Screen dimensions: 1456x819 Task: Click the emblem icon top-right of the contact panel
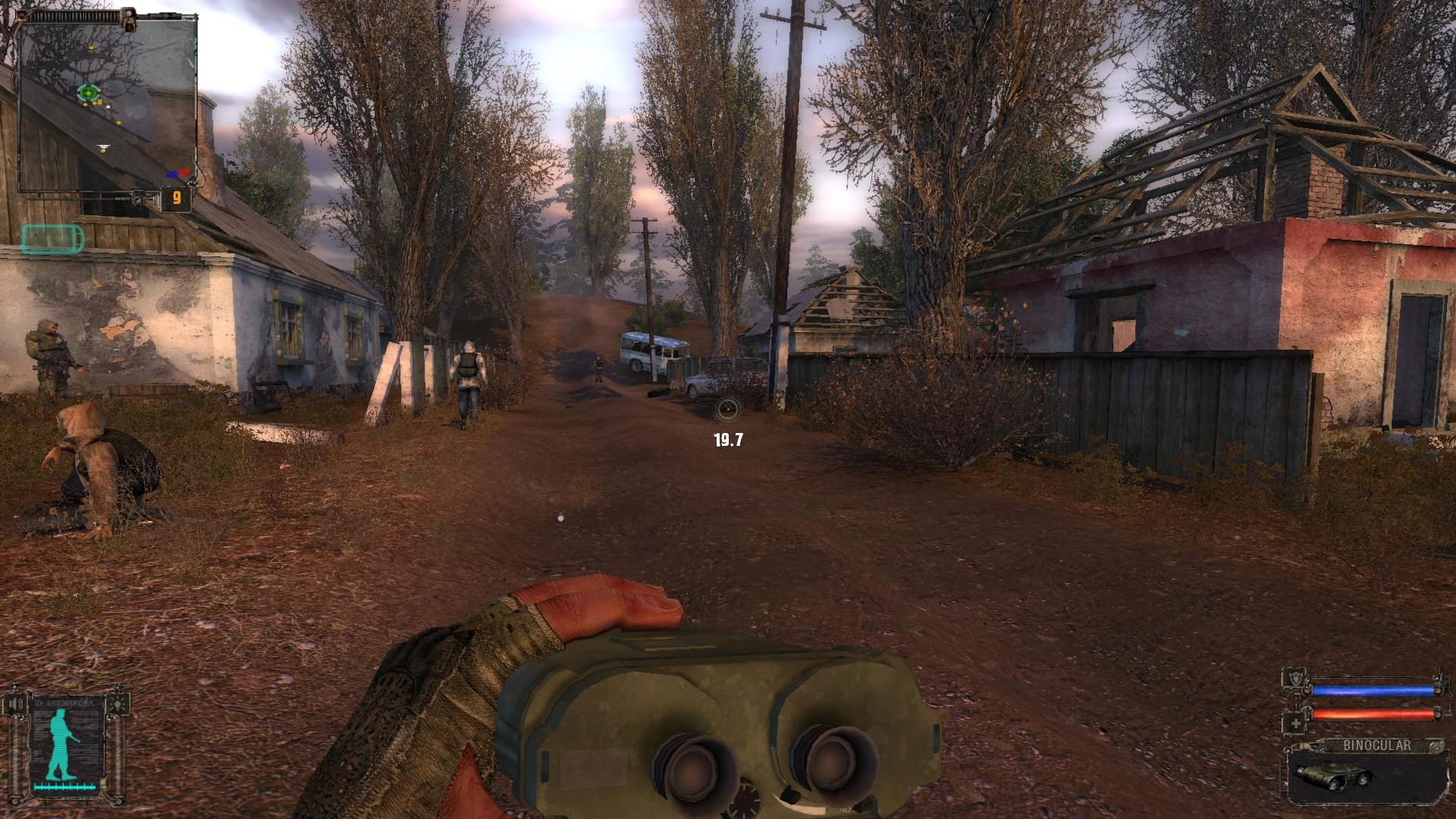tap(118, 704)
